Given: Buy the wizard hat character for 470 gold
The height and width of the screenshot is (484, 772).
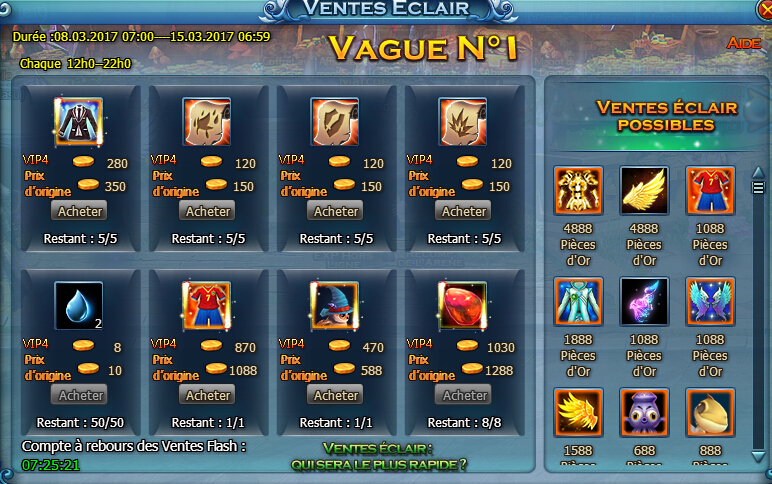Looking at the screenshot, I should pos(336,395).
